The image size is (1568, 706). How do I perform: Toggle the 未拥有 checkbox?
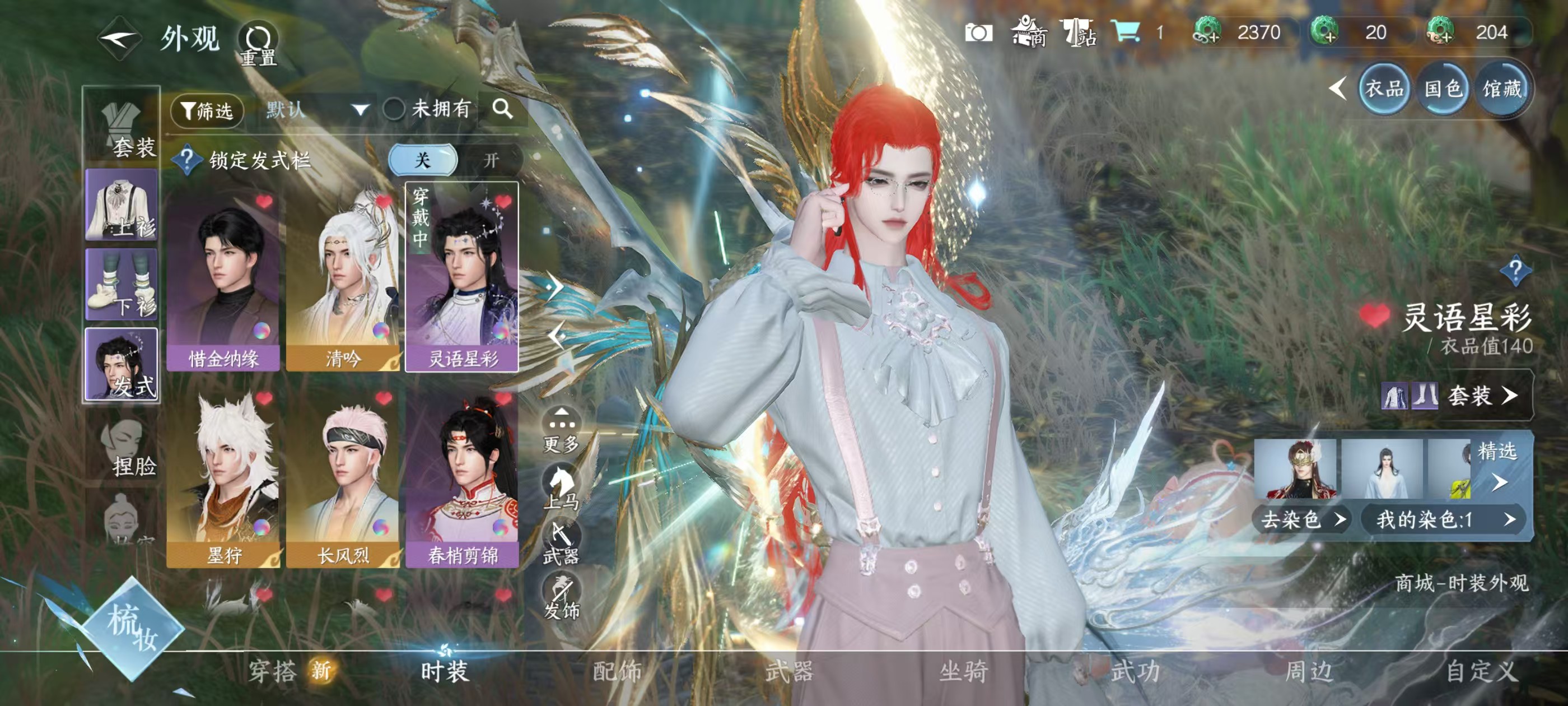pyautogui.click(x=394, y=110)
